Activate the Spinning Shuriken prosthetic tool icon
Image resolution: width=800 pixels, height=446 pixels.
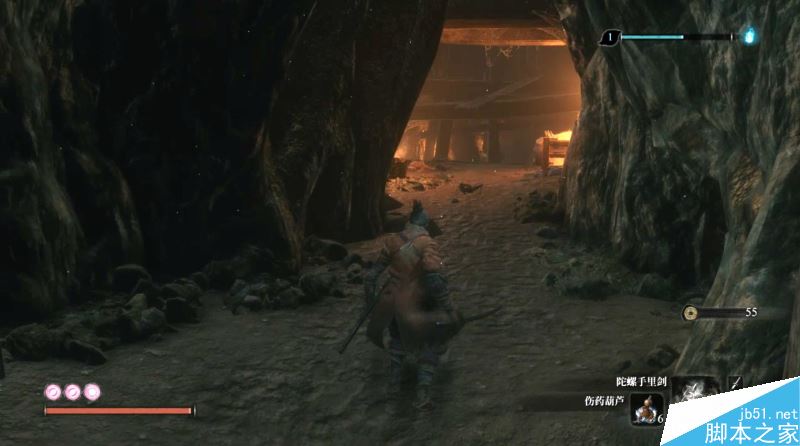pyautogui.click(x=690, y=392)
